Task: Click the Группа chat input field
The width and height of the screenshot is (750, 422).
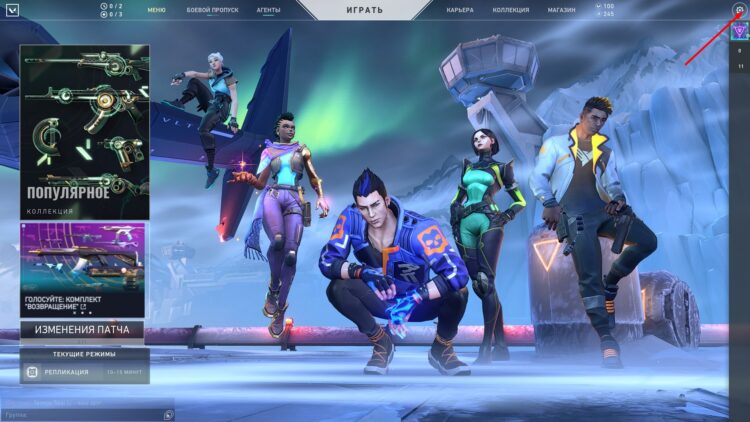Action: (80, 414)
